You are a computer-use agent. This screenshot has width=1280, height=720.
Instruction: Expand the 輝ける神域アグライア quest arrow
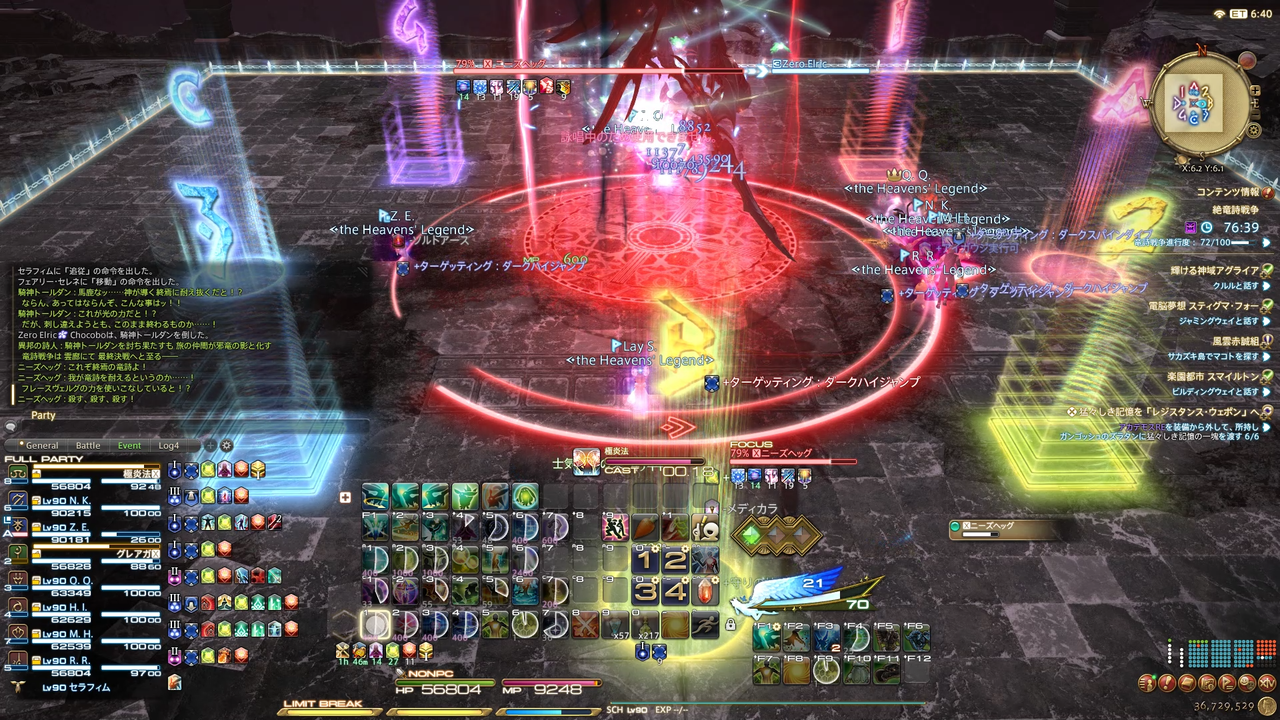pyautogui.click(x=1267, y=285)
